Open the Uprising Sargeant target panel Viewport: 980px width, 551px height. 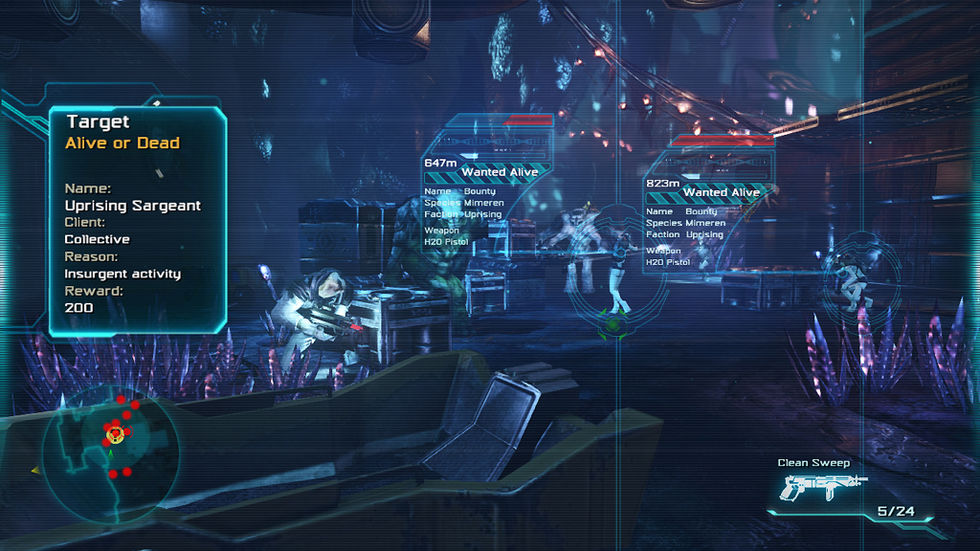tap(137, 221)
